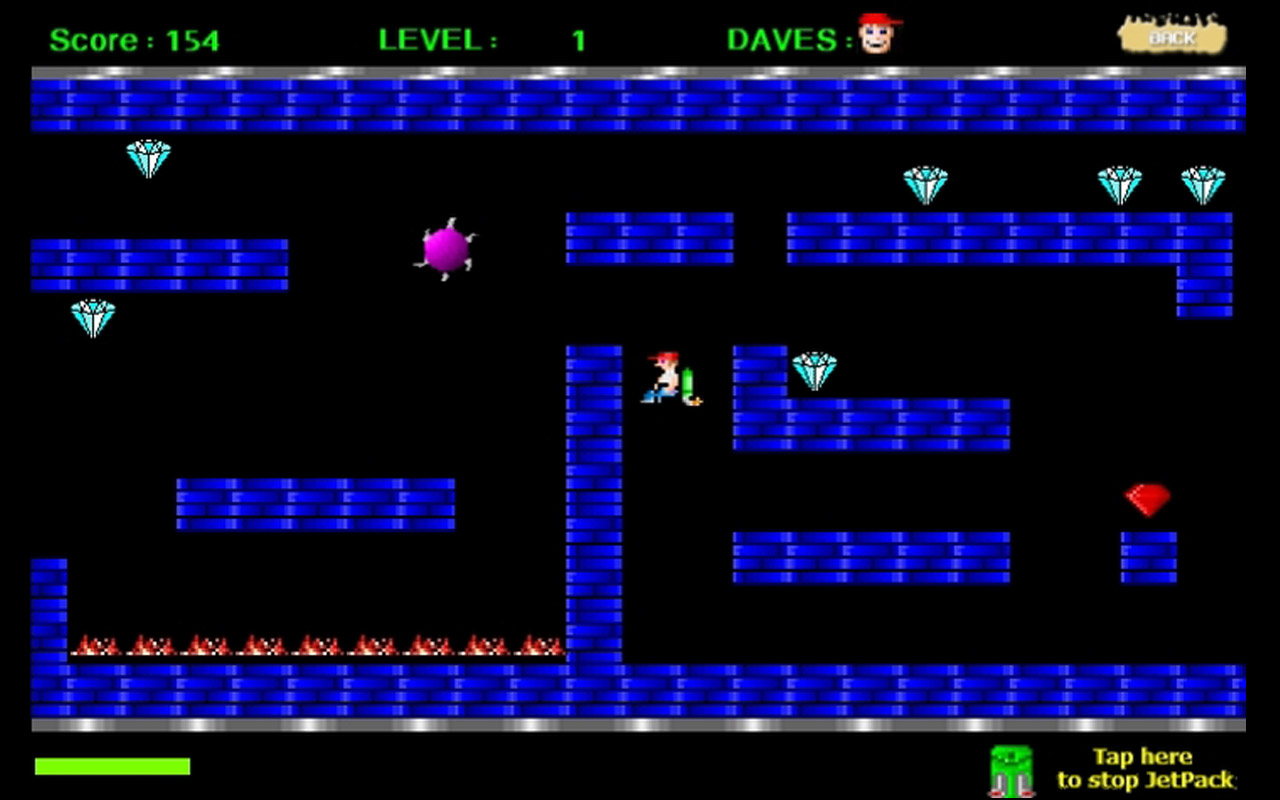Click the purple spiked enemy

tap(446, 249)
